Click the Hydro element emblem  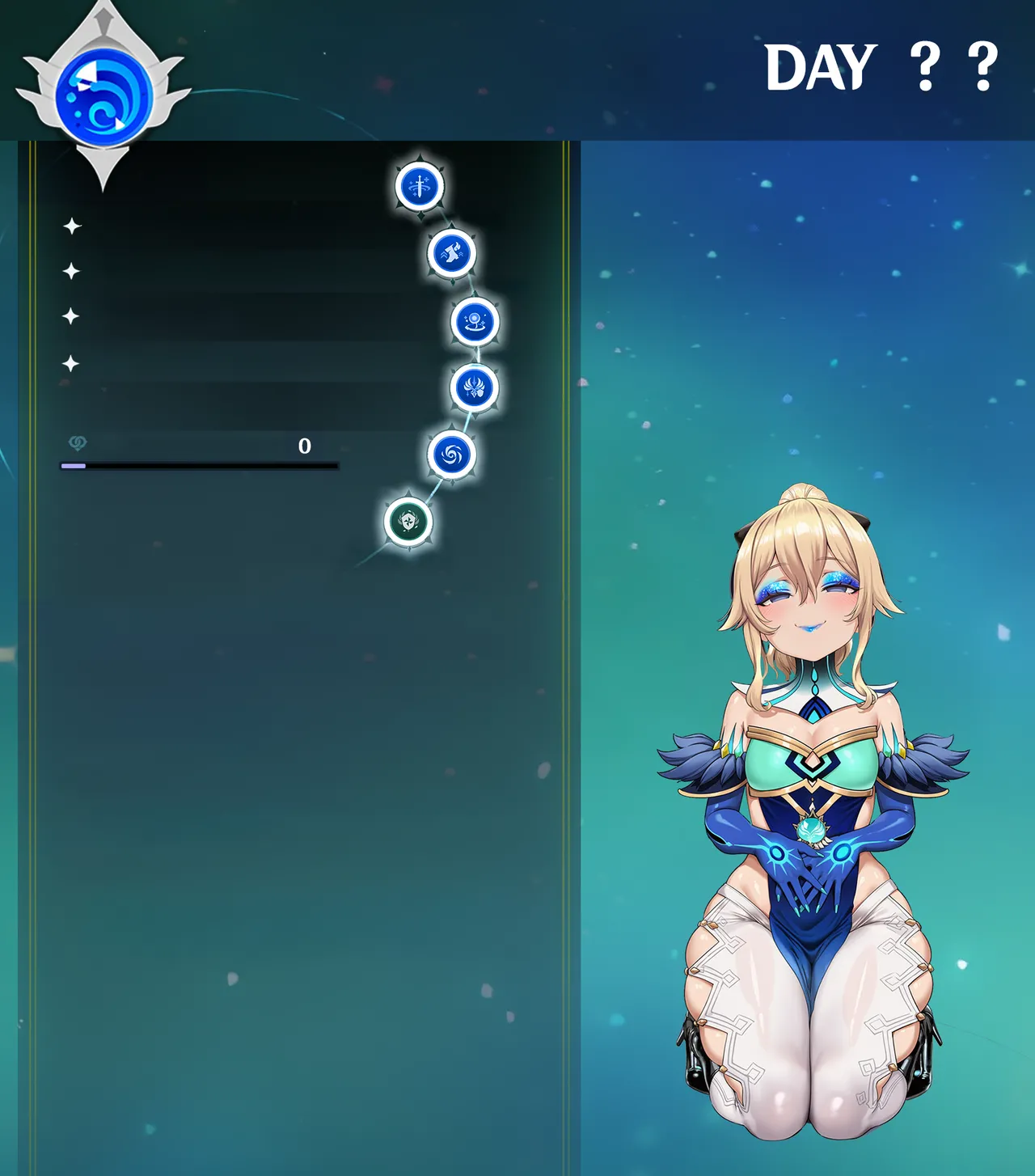pos(104,95)
